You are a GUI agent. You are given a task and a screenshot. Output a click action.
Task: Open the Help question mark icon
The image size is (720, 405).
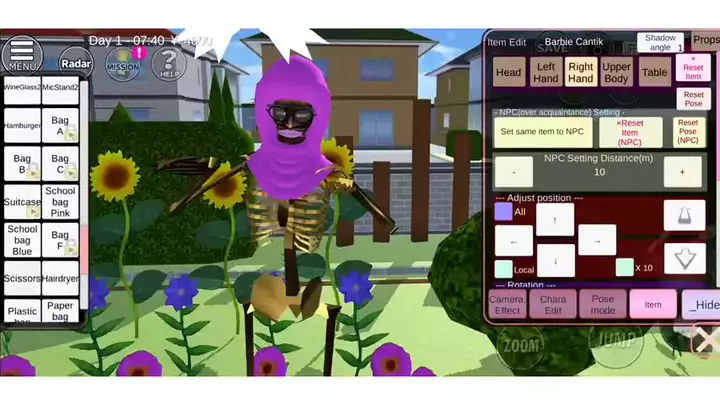169,65
